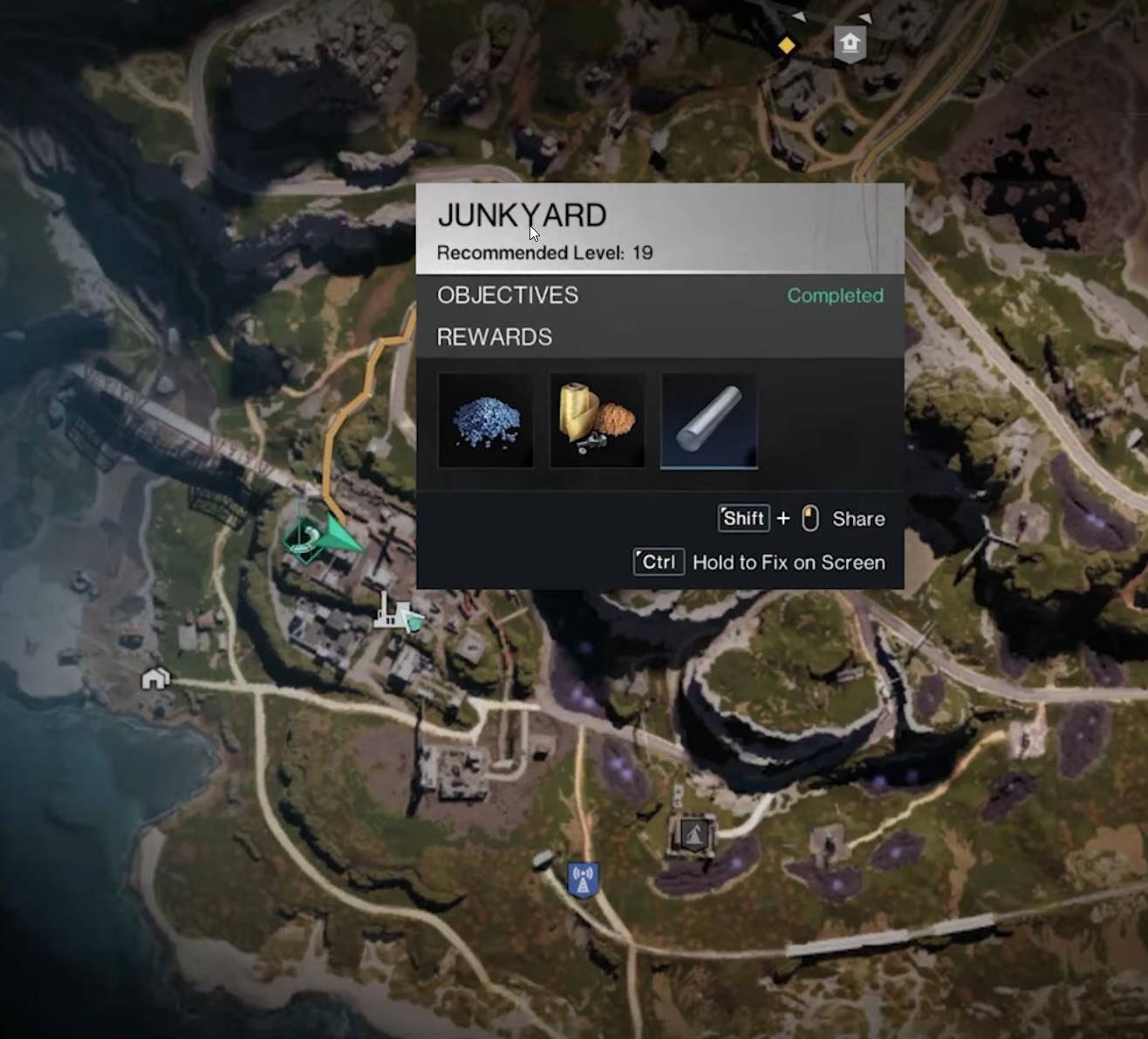Click the yellow diamond map marker
Viewport: 1148px width, 1039px height.
coord(786,45)
